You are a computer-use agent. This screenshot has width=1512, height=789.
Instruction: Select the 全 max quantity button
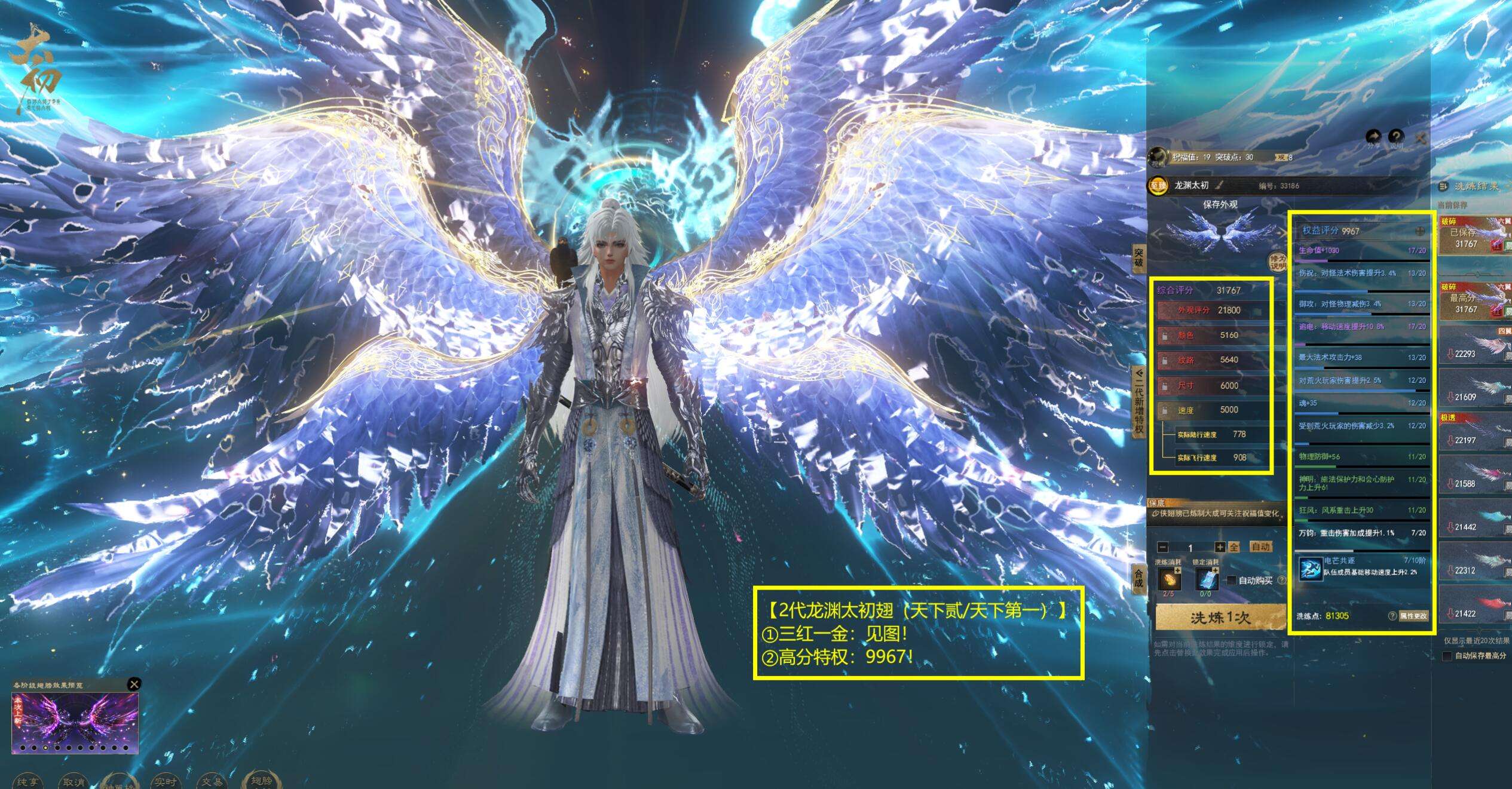pyautogui.click(x=1234, y=547)
